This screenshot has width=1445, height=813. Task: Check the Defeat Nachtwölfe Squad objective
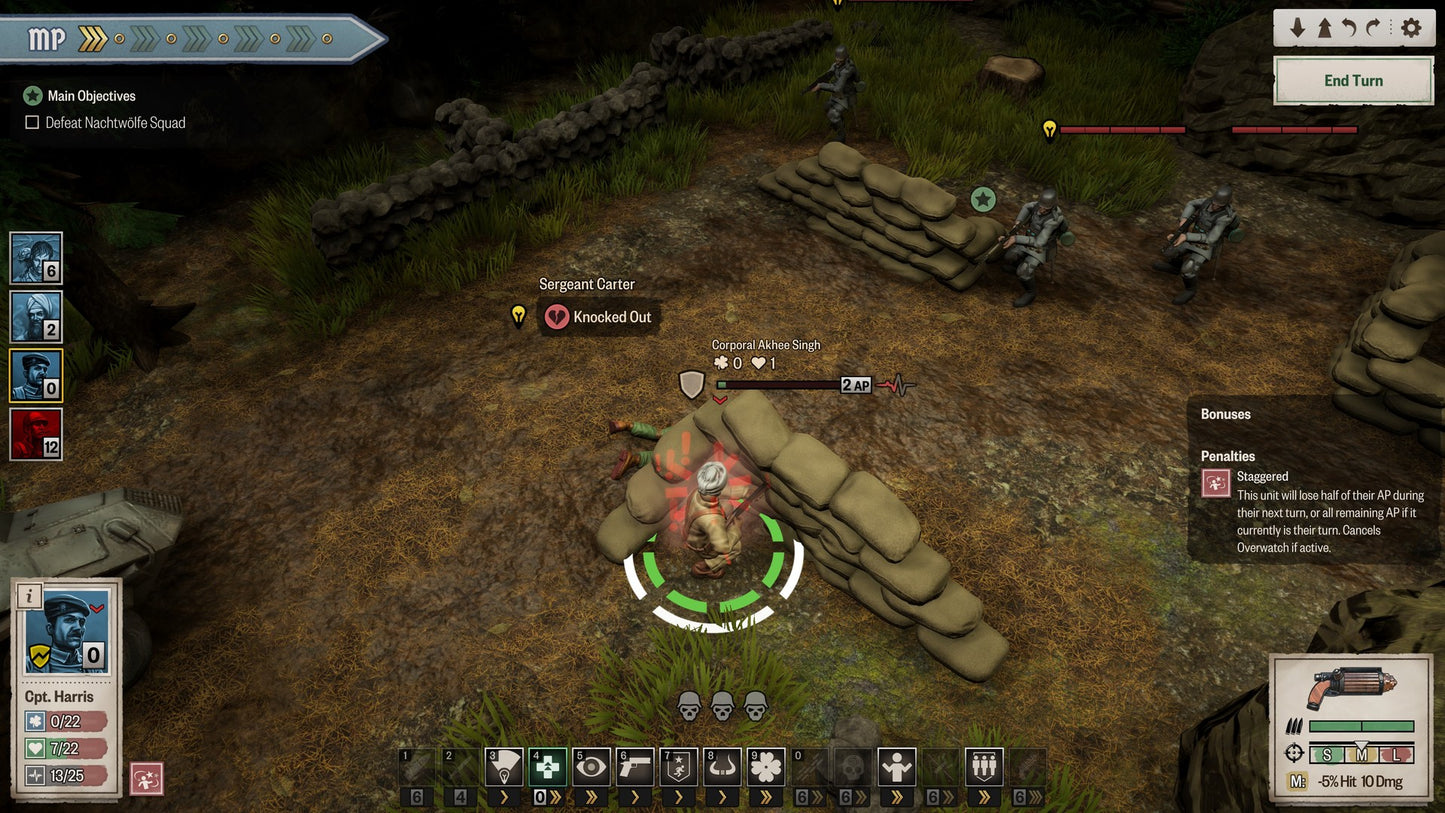[x=31, y=122]
